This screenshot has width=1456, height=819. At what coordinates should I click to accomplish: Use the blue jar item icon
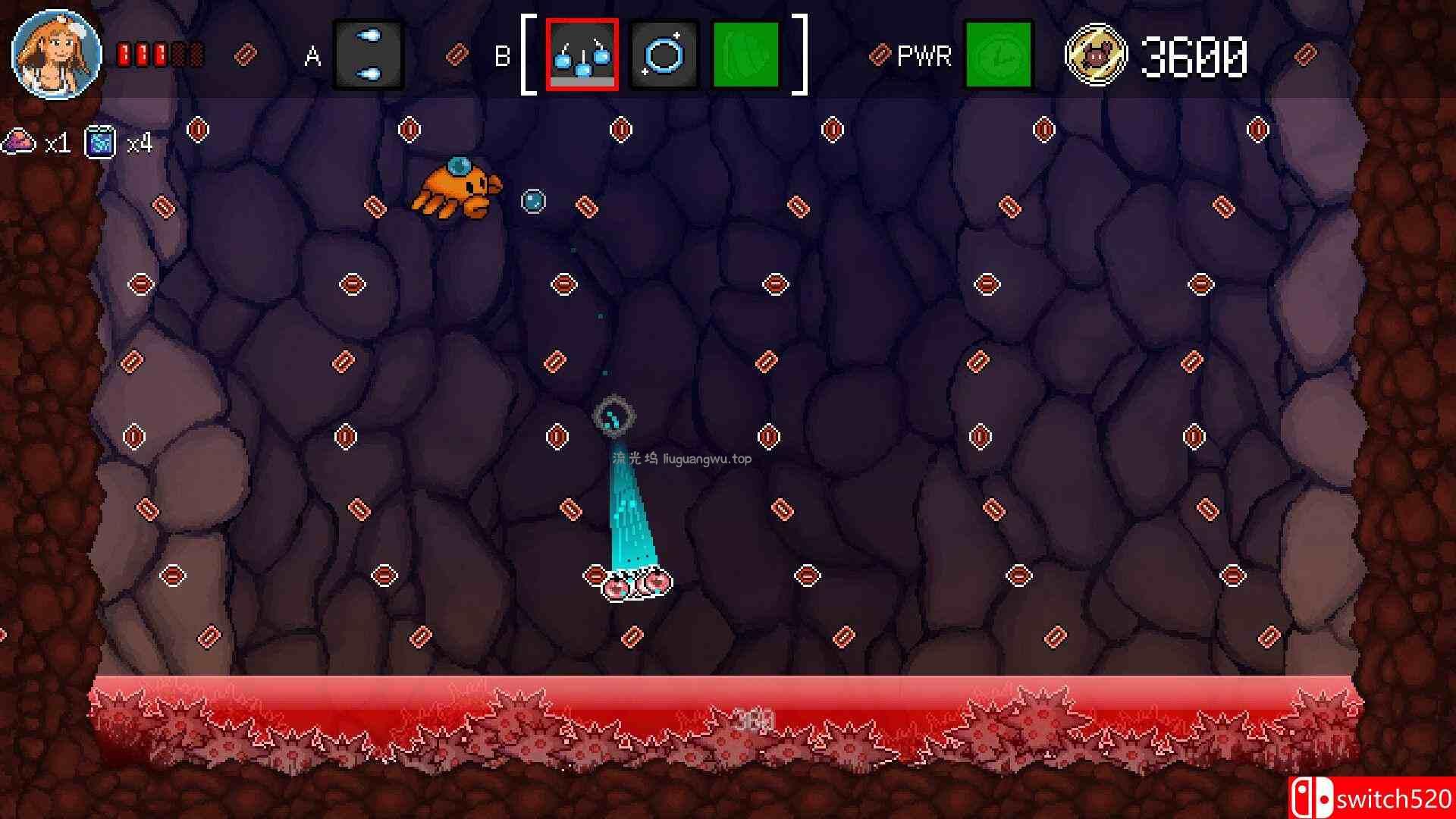pyautogui.click(x=101, y=142)
